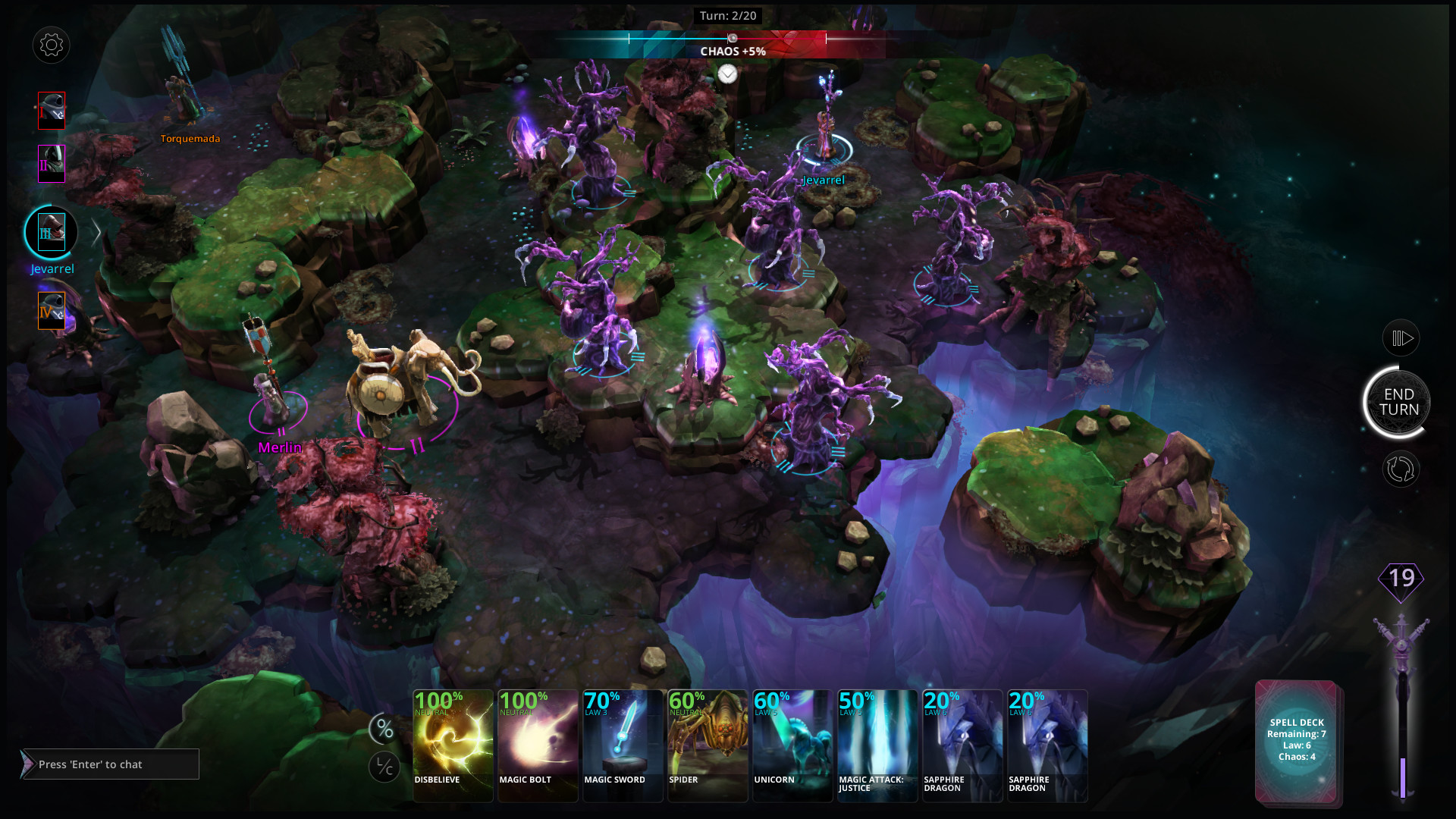
Task: Click the circular arrows cycle button
Action: [x=1401, y=469]
